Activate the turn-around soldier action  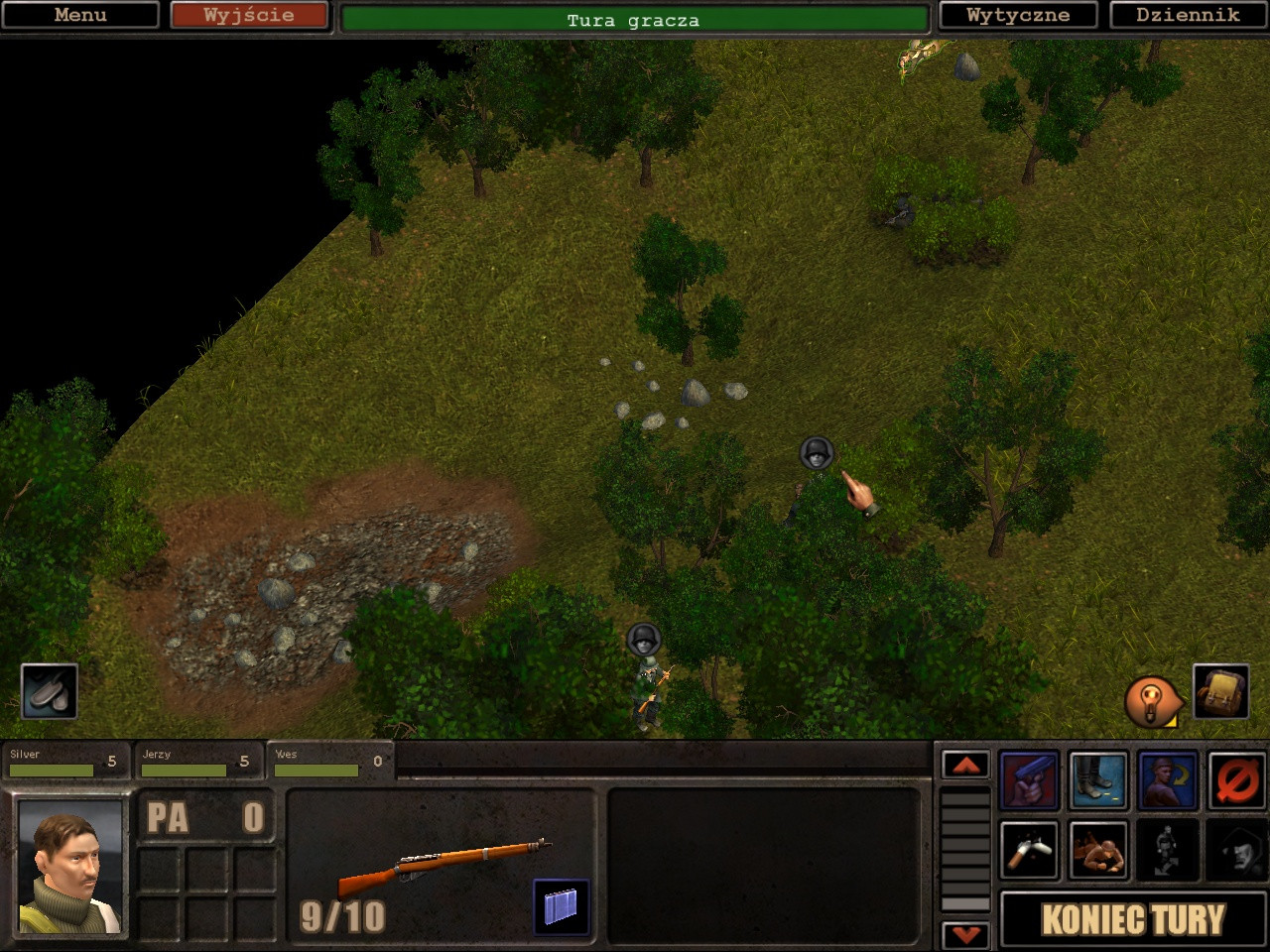click(x=1168, y=780)
